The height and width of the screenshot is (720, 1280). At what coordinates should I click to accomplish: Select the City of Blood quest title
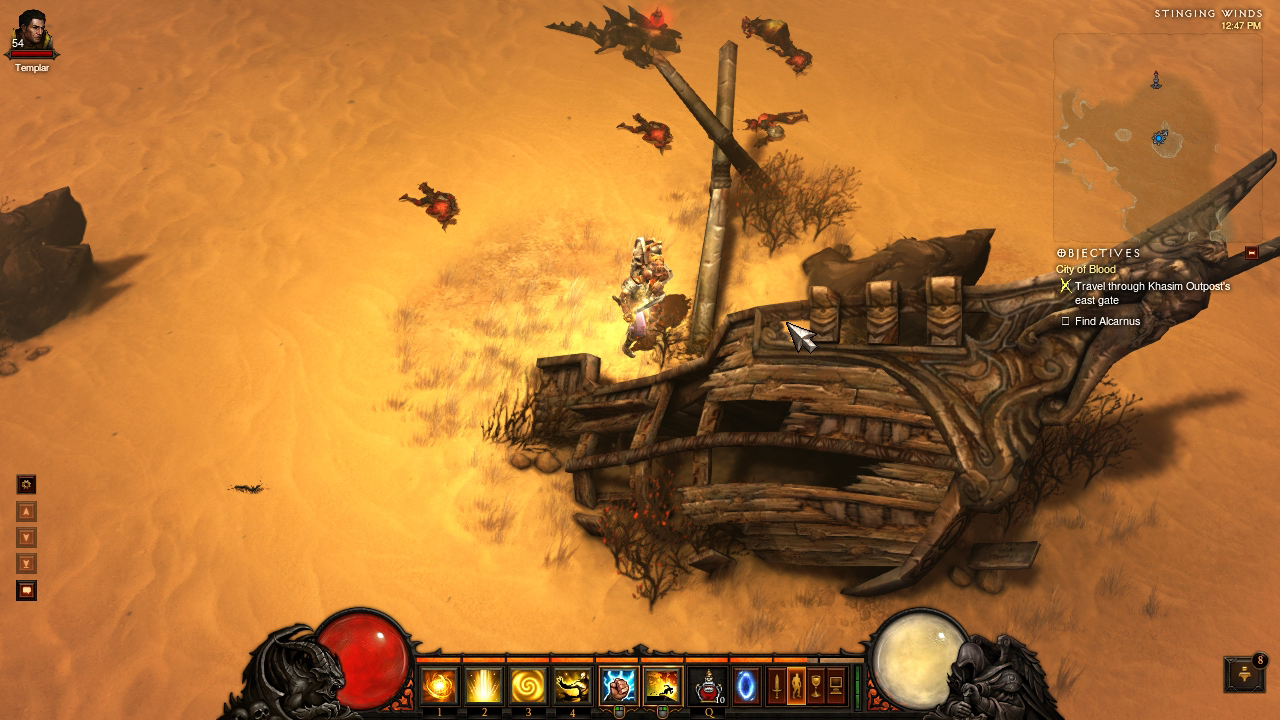click(1086, 270)
